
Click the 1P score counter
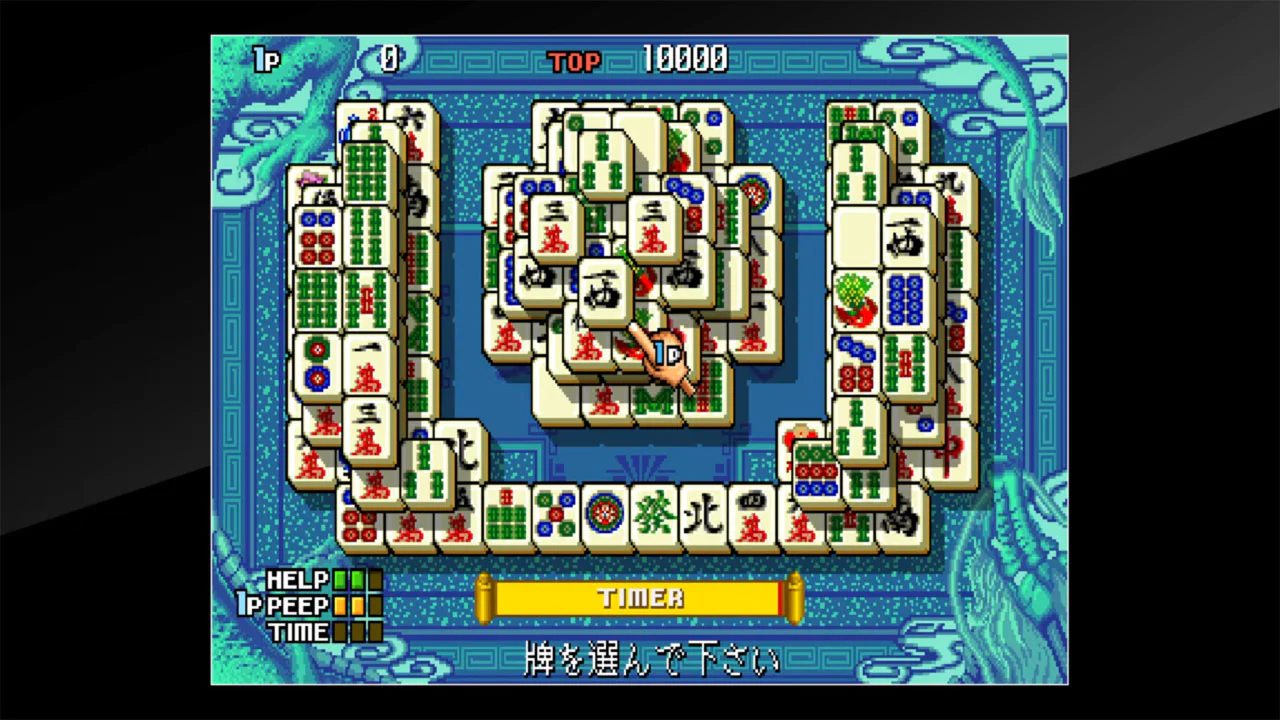388,60
